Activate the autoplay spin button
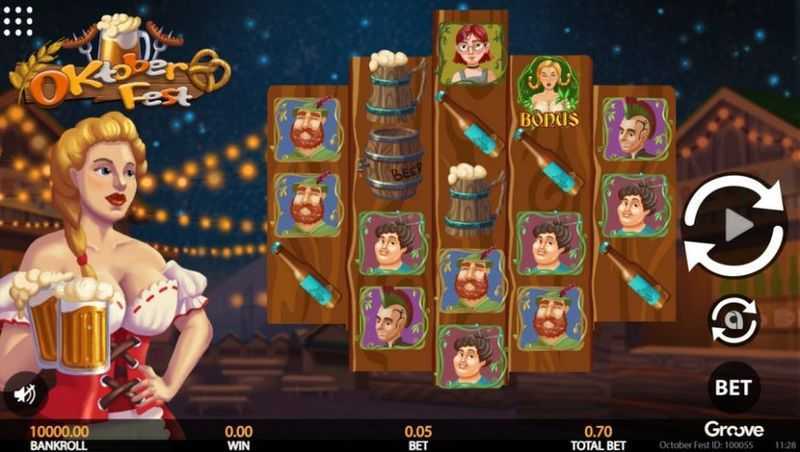 [733, 320]
